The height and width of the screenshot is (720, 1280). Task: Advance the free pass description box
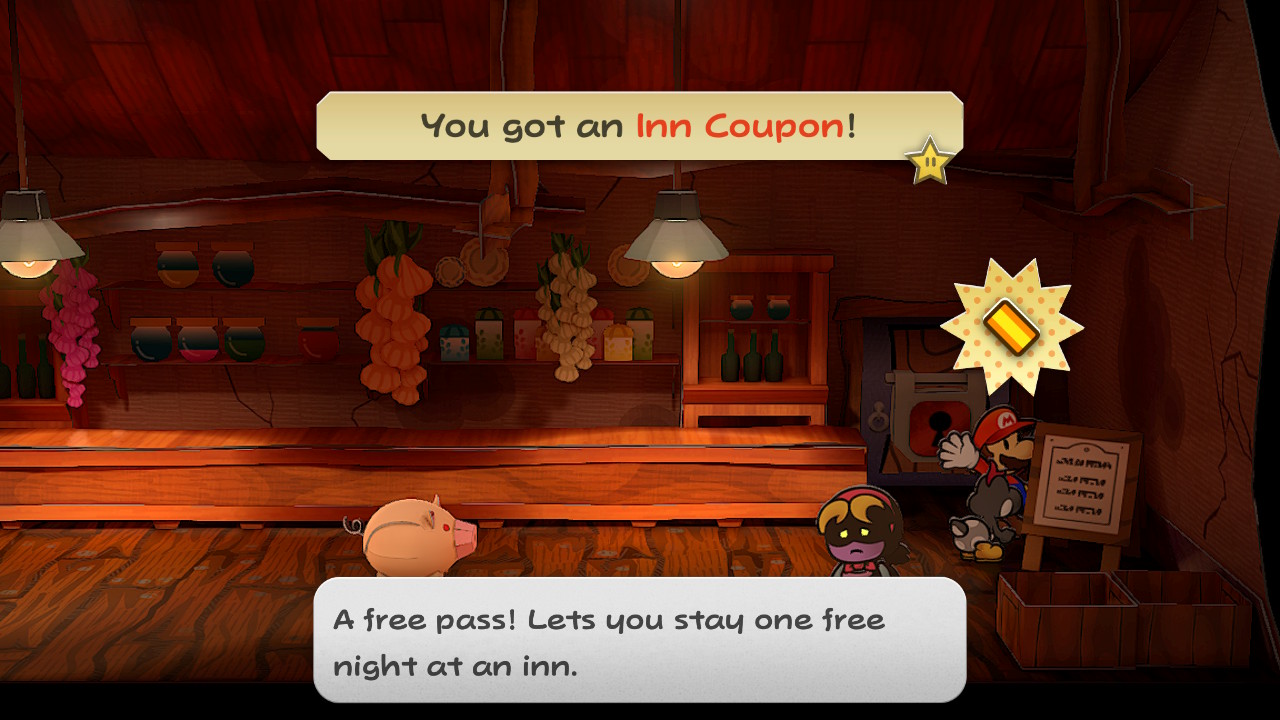[x=639, y=639]
